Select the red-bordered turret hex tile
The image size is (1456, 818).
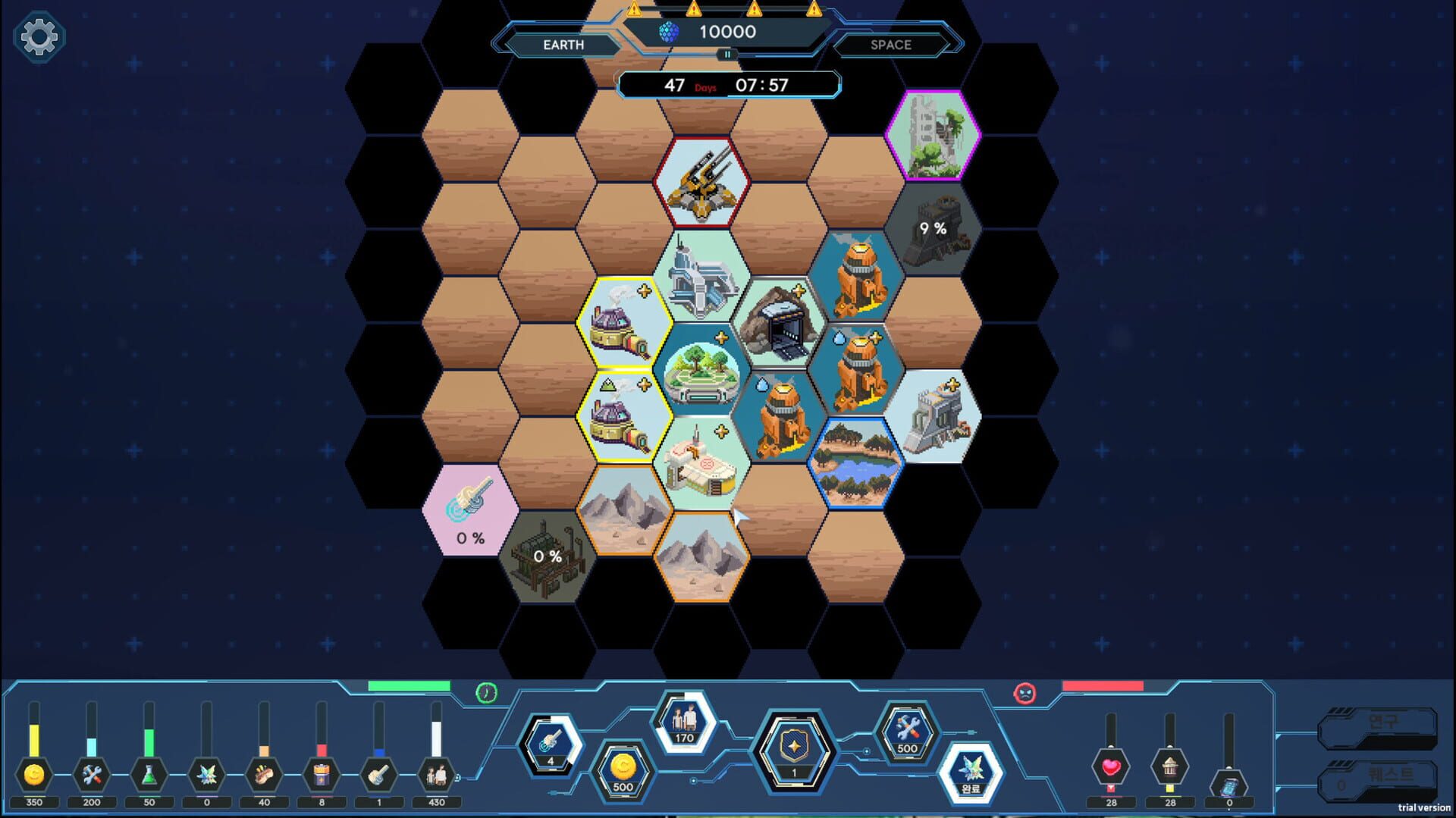click(x=701, y=182)
